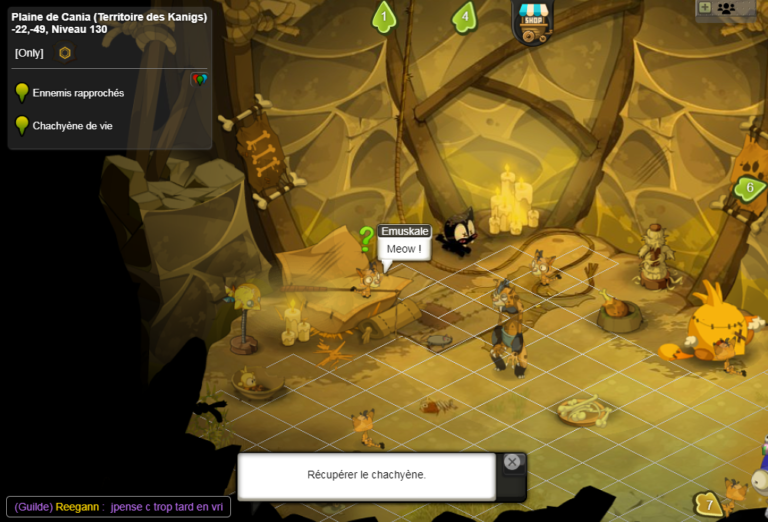Select the 'Chachyène de vie' objective entry
Image resolution: width=768 pixels, height=522 pixels.
pos(72,126)
